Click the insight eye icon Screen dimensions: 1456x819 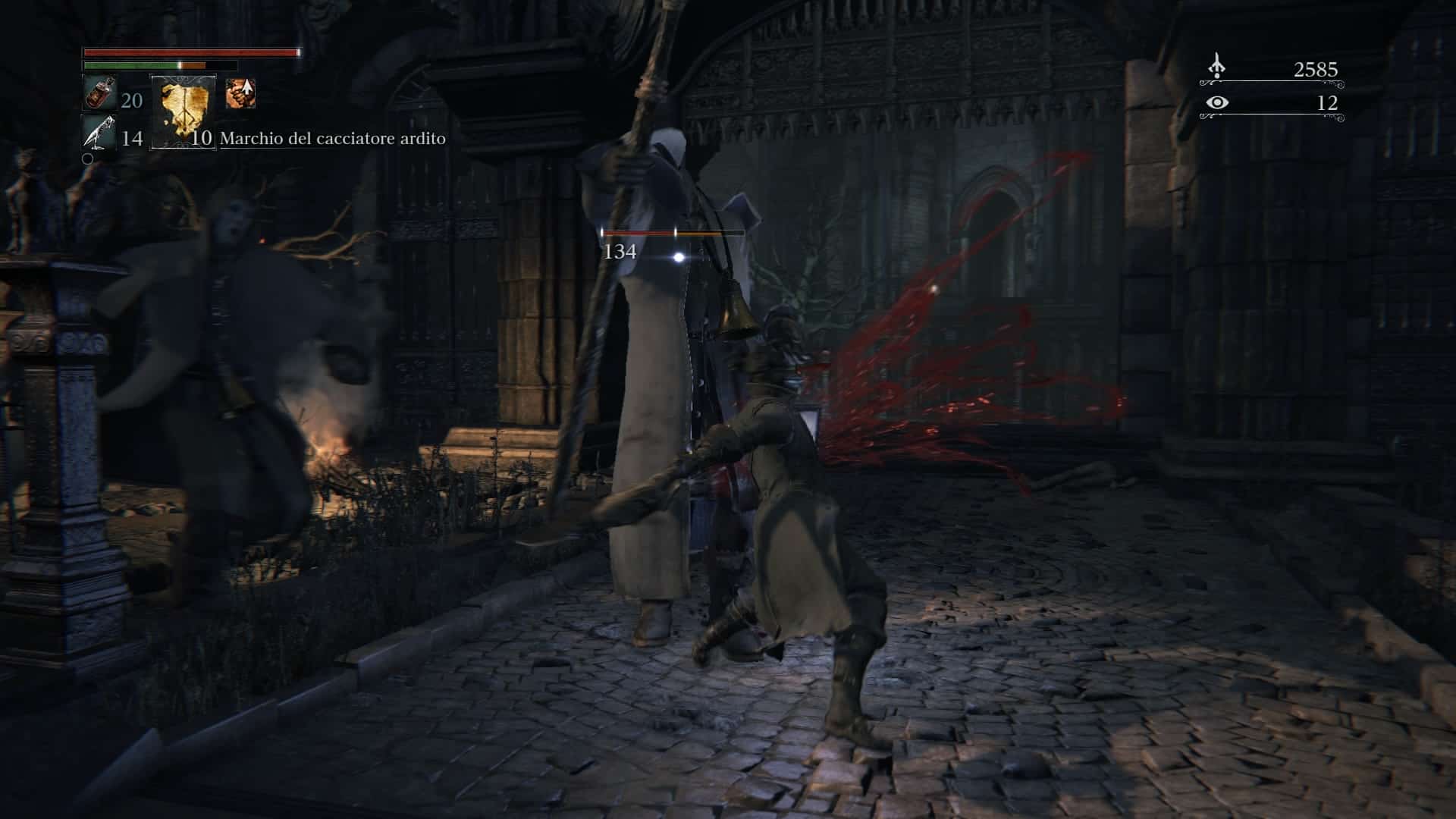(1217, 102)
